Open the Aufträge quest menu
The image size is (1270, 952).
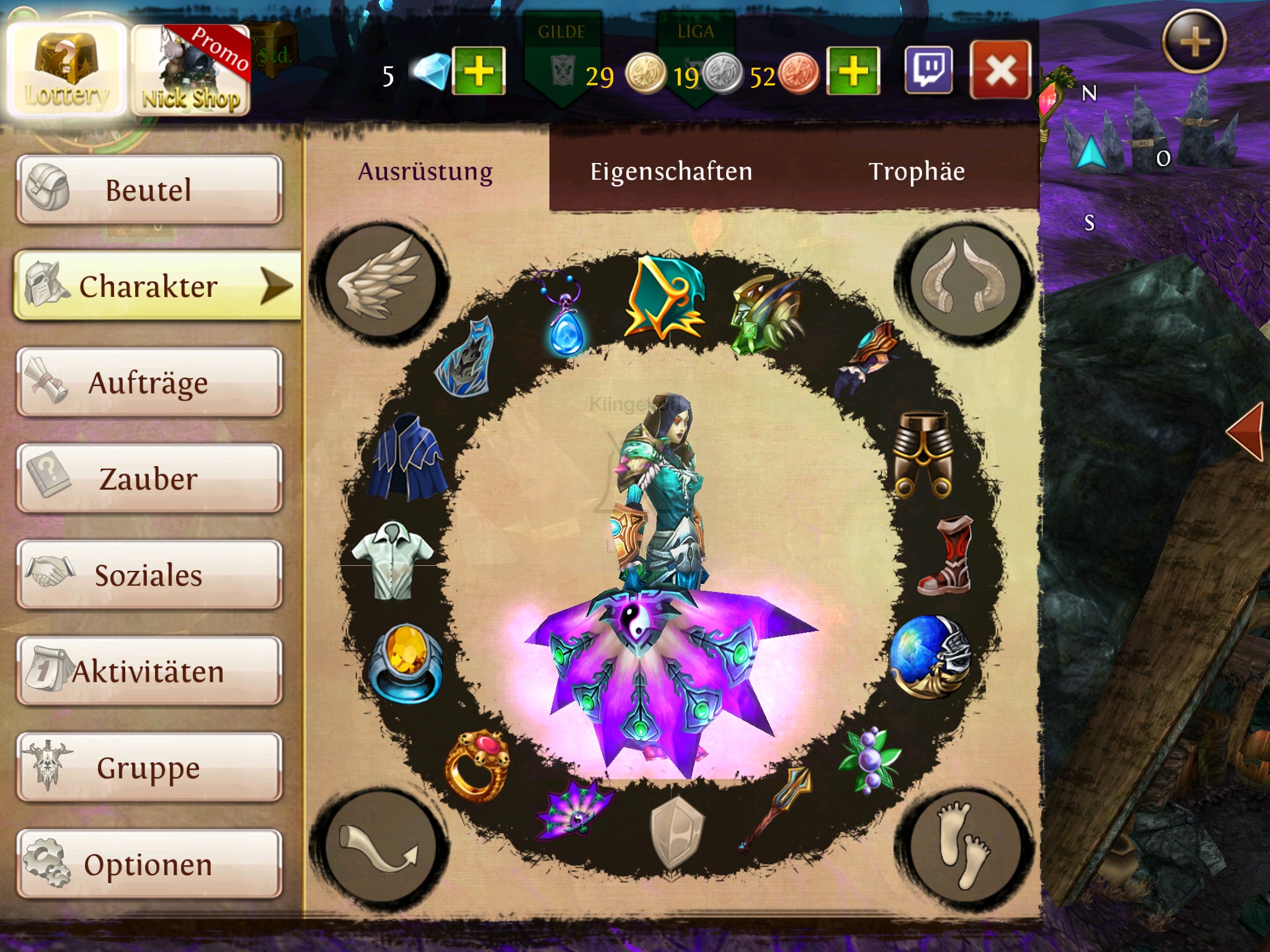click(x=149, y=382)
